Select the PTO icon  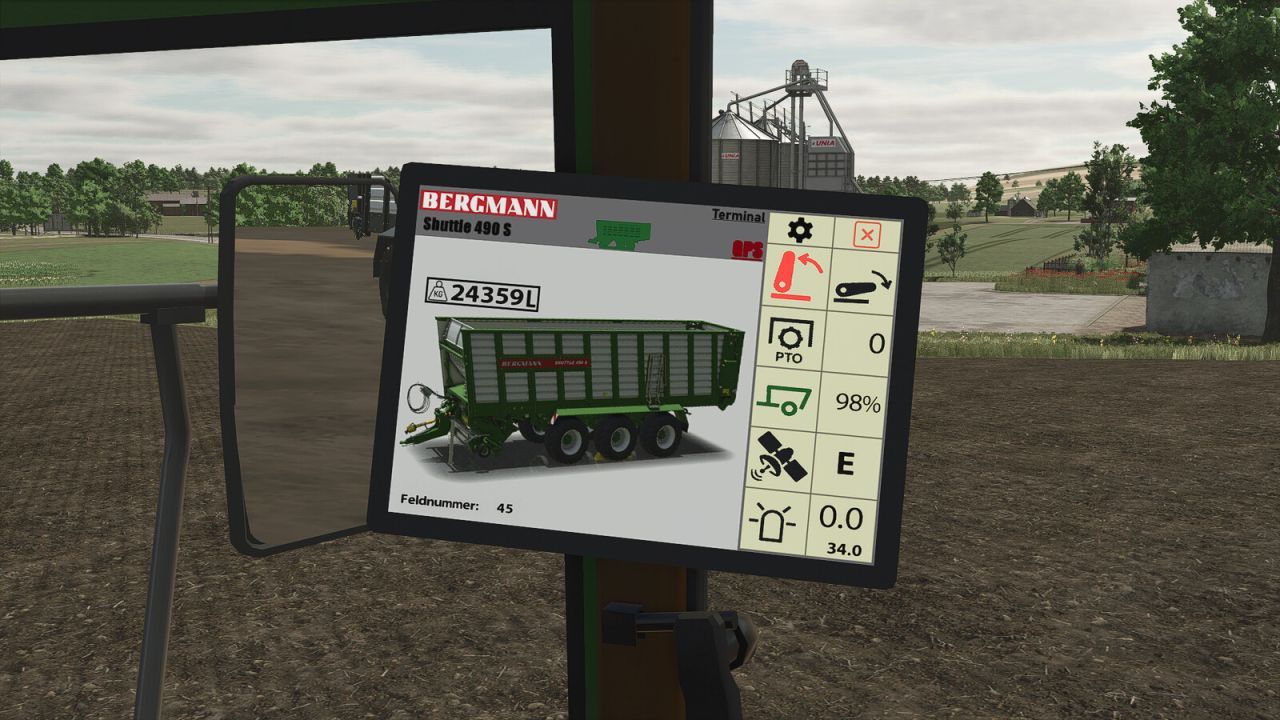click(792, 338)
